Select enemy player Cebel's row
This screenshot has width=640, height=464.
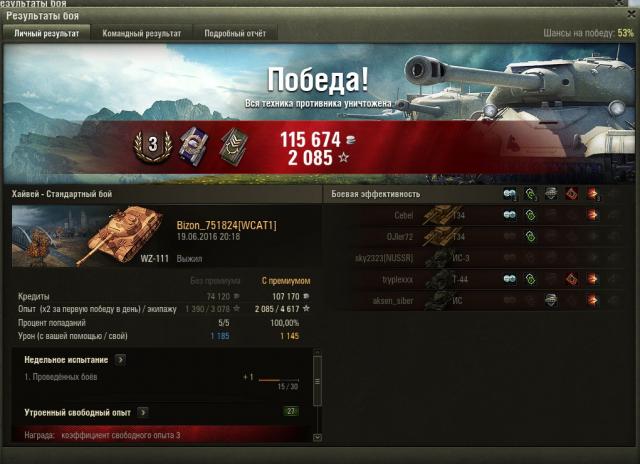click(478, 214)
